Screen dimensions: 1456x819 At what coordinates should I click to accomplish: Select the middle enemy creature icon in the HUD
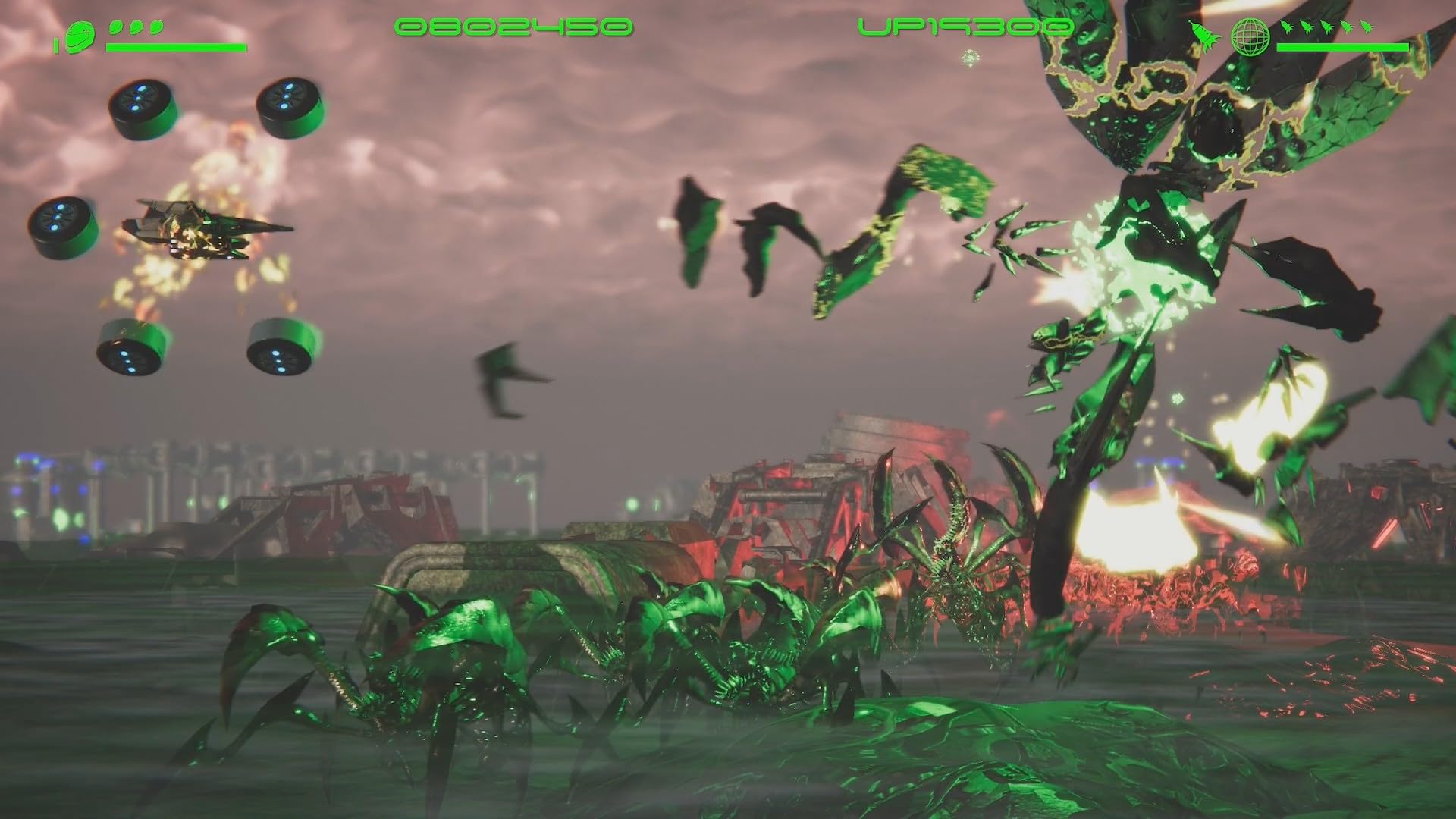click(x=1327, y=27)
